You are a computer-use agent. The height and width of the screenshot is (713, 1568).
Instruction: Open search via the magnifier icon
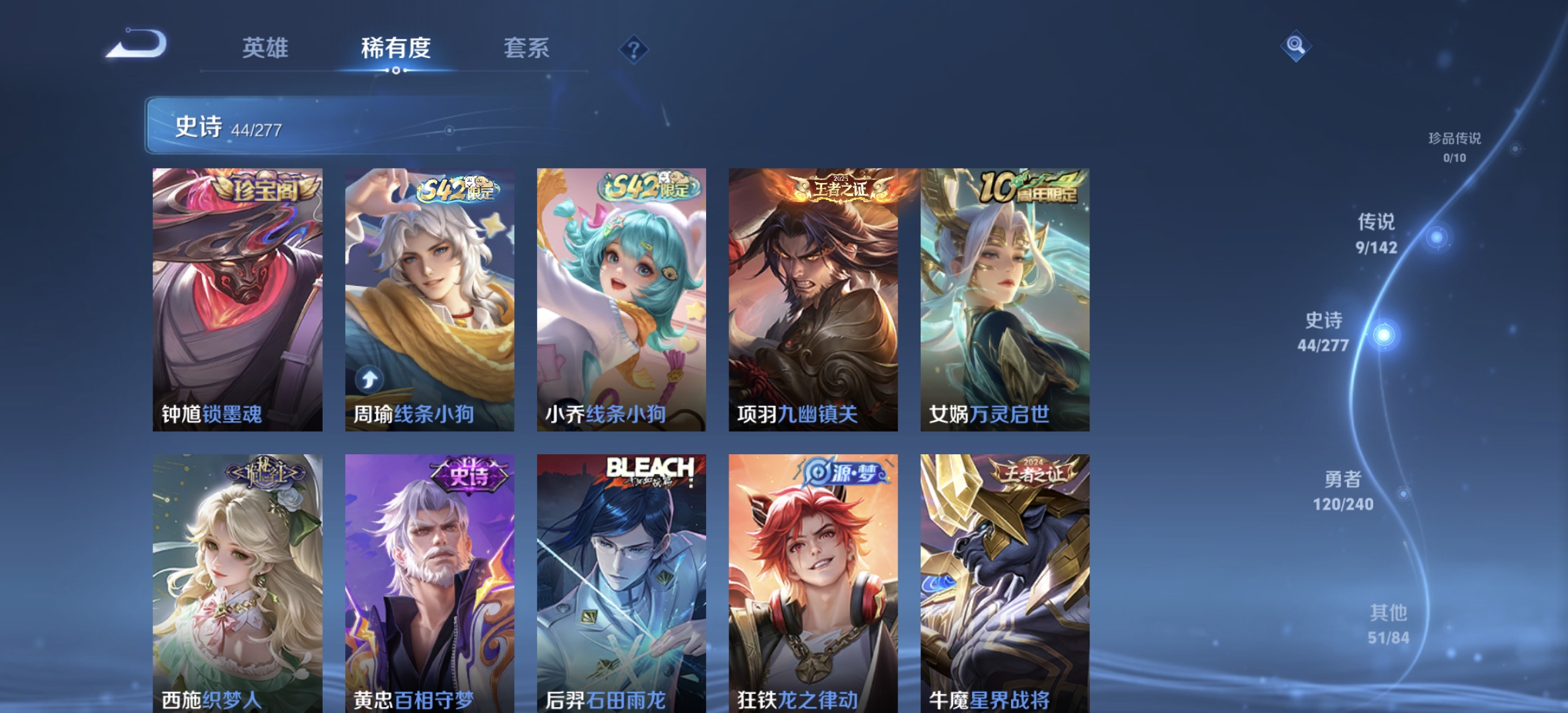click(1295, 45)
